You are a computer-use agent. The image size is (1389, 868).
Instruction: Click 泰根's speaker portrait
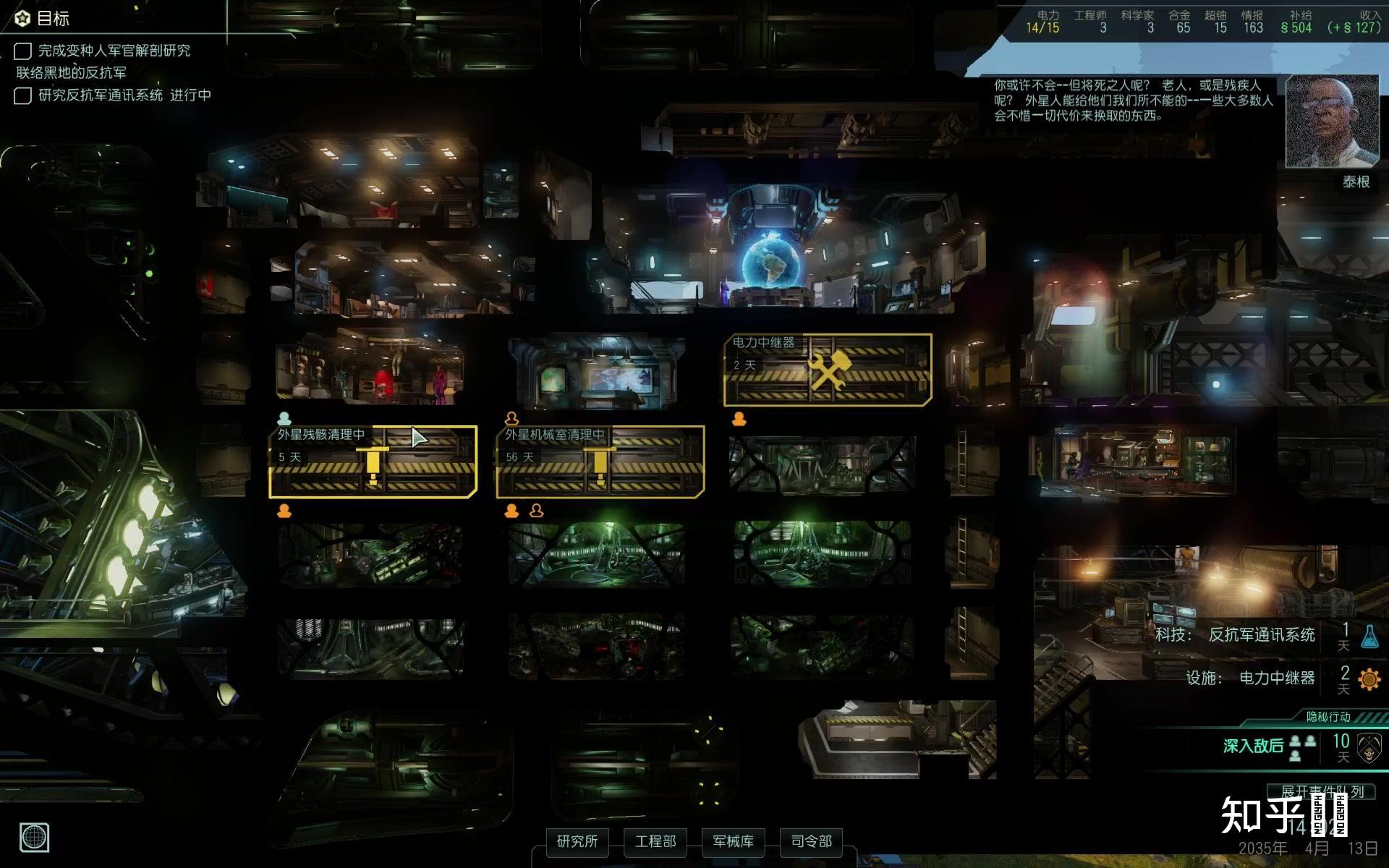[1332, 122]
